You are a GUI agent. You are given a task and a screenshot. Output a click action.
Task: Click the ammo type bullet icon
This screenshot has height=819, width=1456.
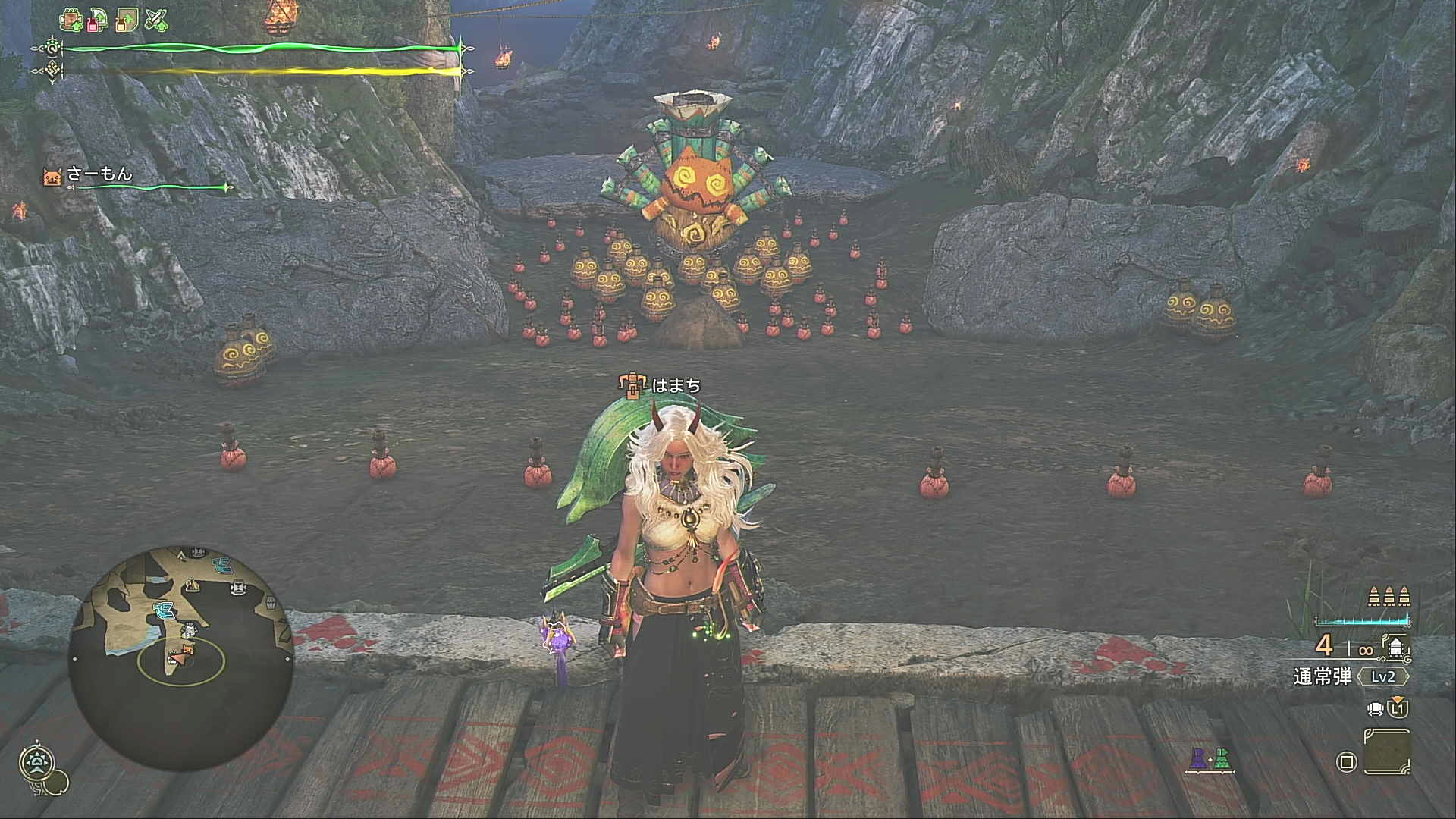[x=1397, y=648]
